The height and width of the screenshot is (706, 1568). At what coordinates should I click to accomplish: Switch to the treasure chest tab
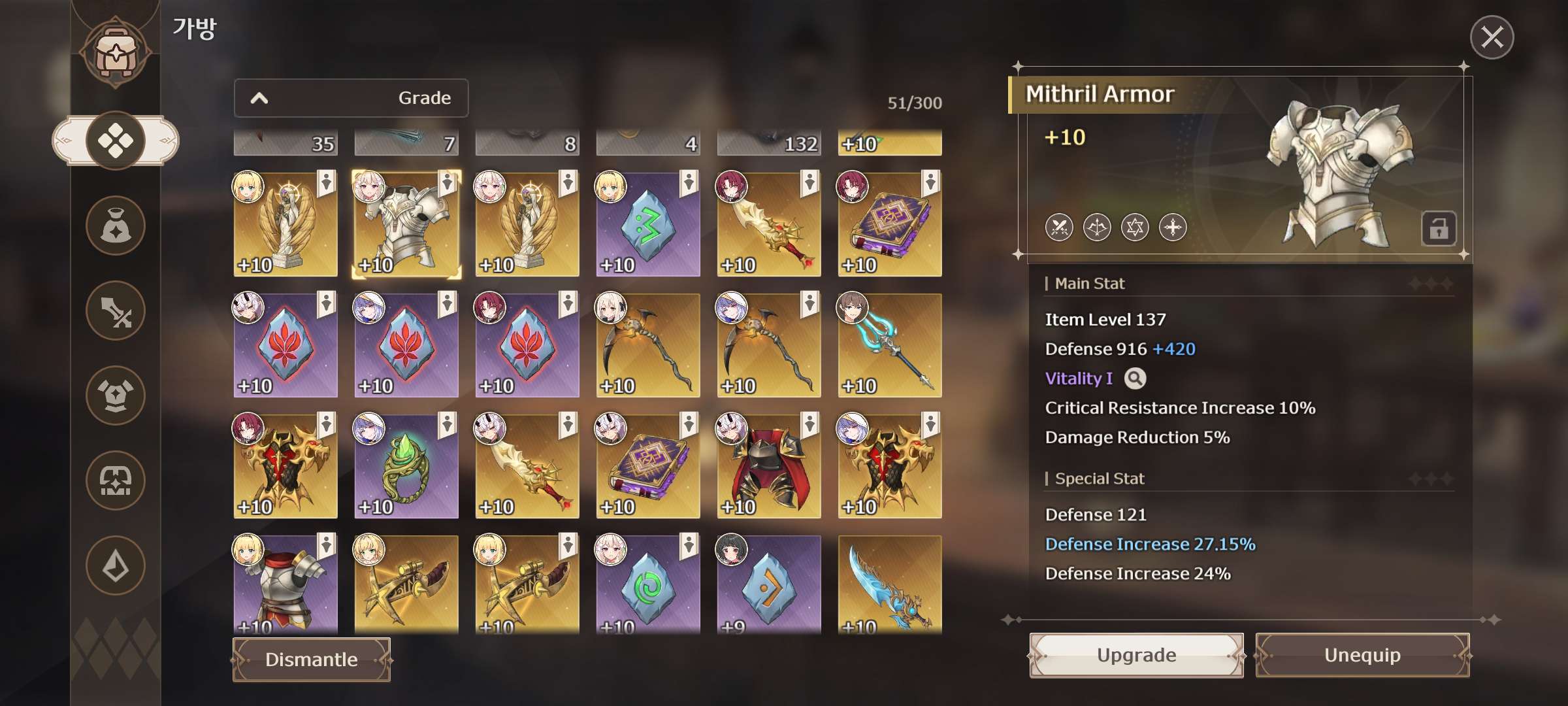(116, 480)
